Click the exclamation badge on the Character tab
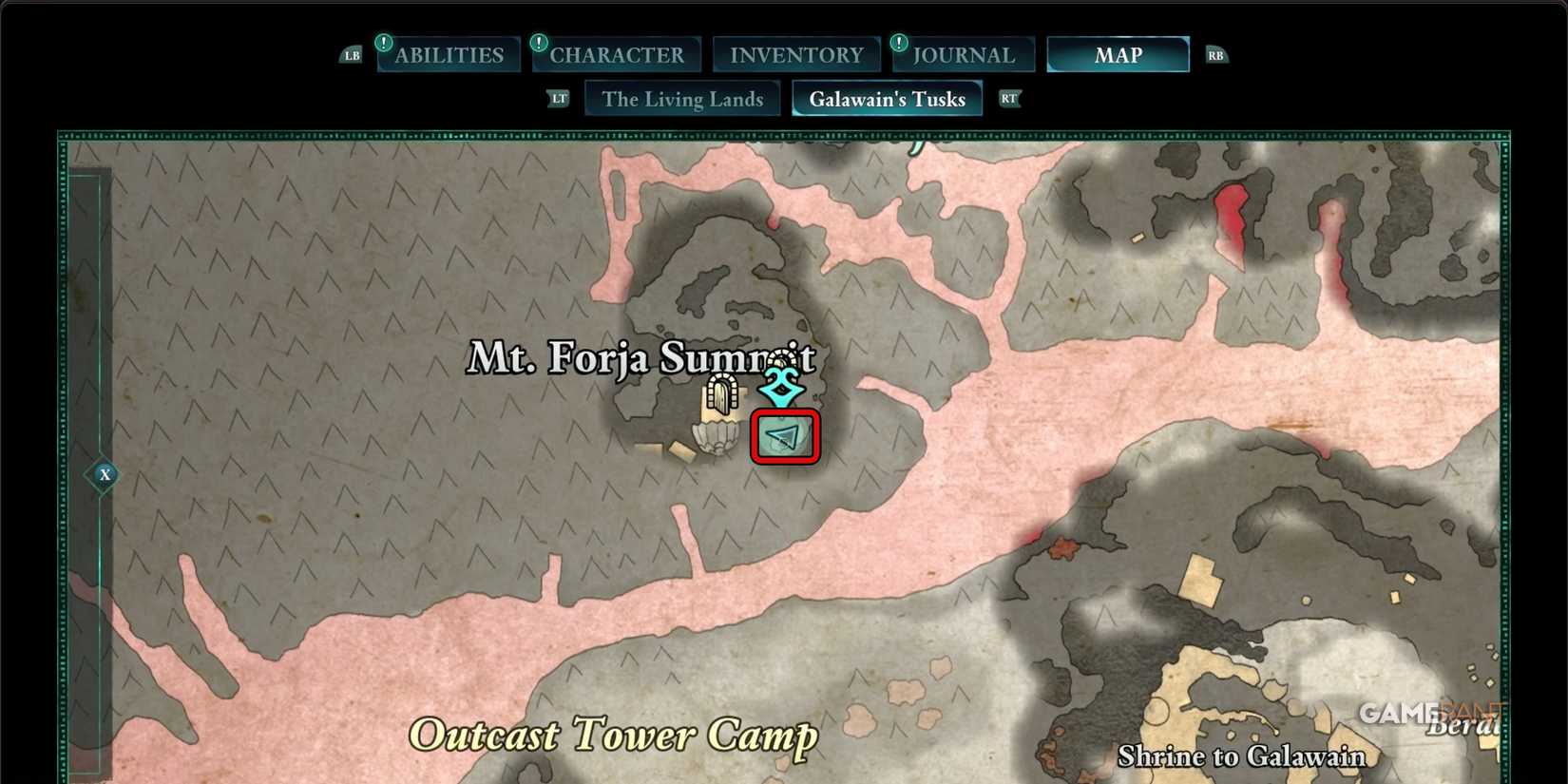Screen dimensions: 1568x784 (538, 42)
